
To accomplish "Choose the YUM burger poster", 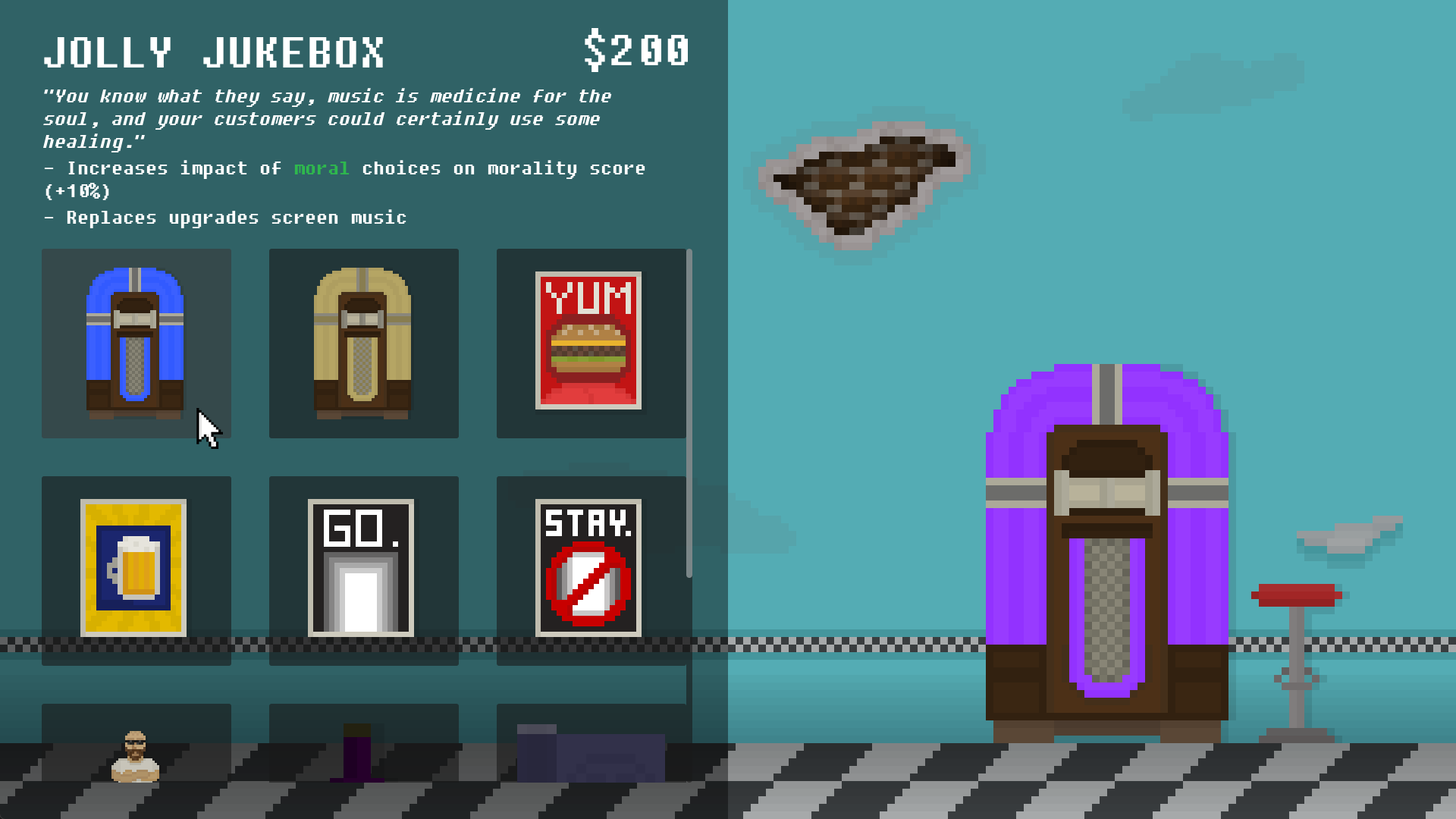I will 591,344.
